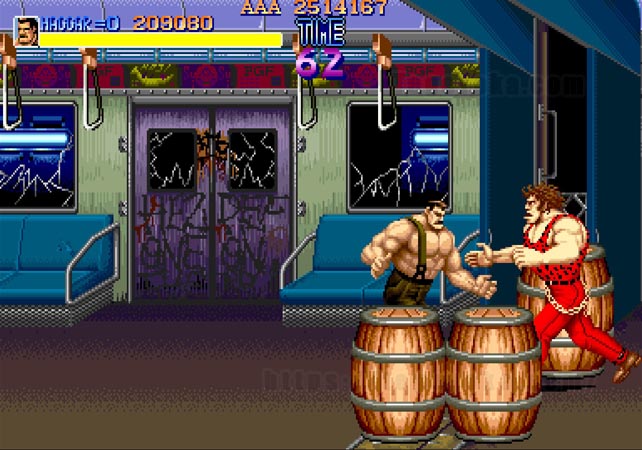Click Haggar's player portrait icon
This screenshot has height=450, width=642.
click(26, 31)
